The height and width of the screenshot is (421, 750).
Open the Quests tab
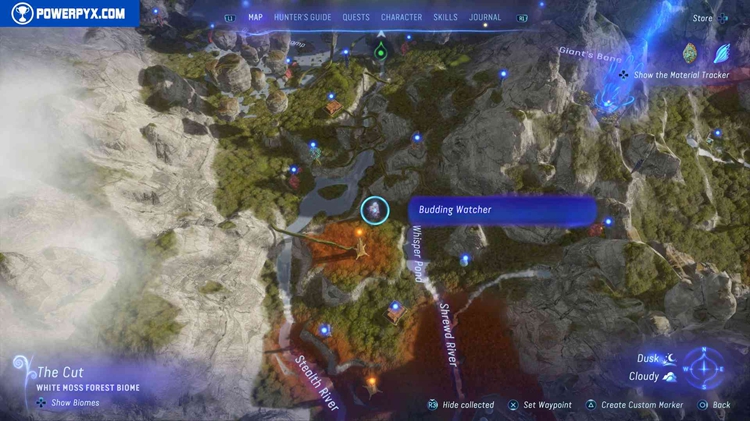pos(355,17)
